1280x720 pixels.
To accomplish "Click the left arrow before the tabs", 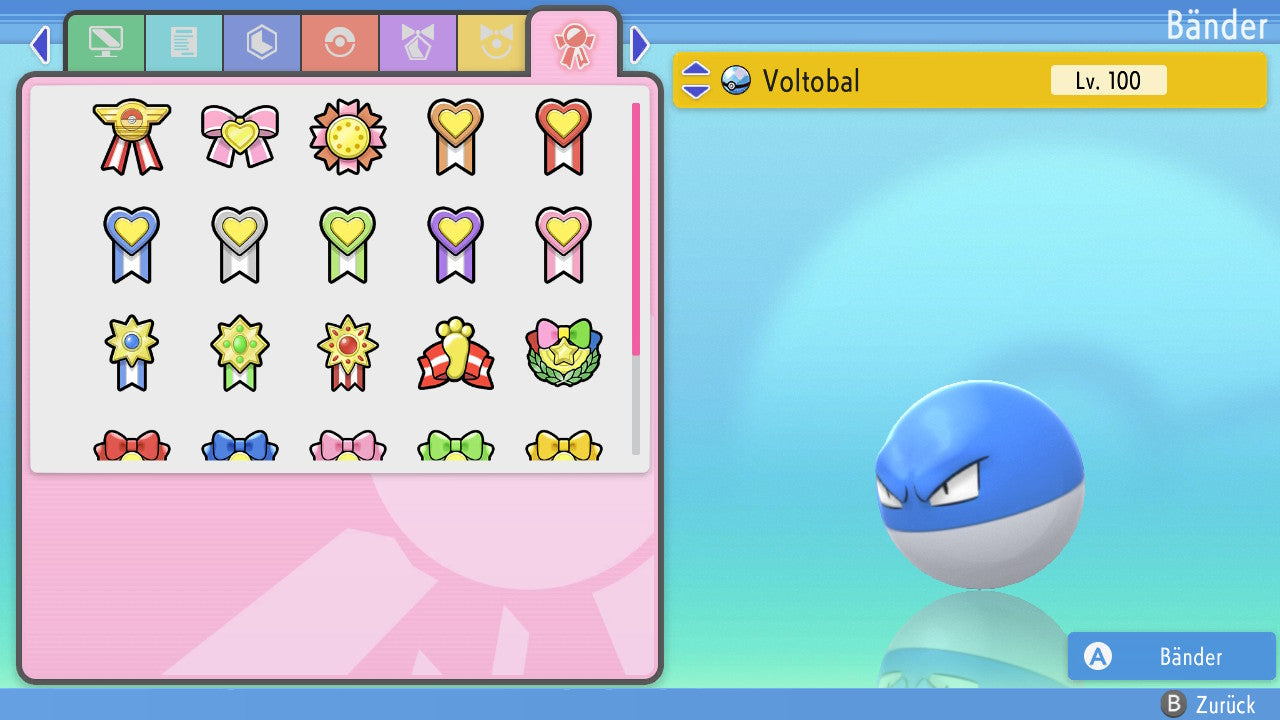I will [x=39, y=45].
